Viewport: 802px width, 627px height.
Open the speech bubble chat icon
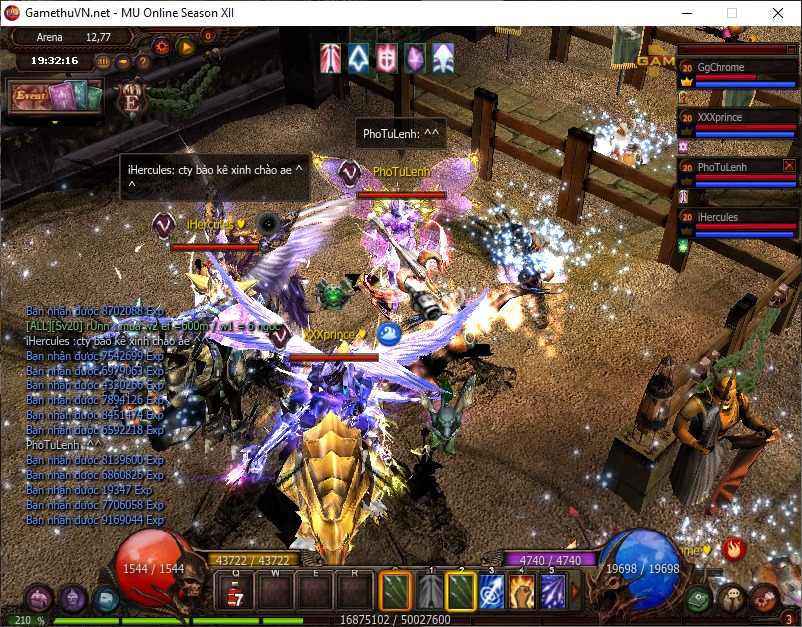(733, 599)
